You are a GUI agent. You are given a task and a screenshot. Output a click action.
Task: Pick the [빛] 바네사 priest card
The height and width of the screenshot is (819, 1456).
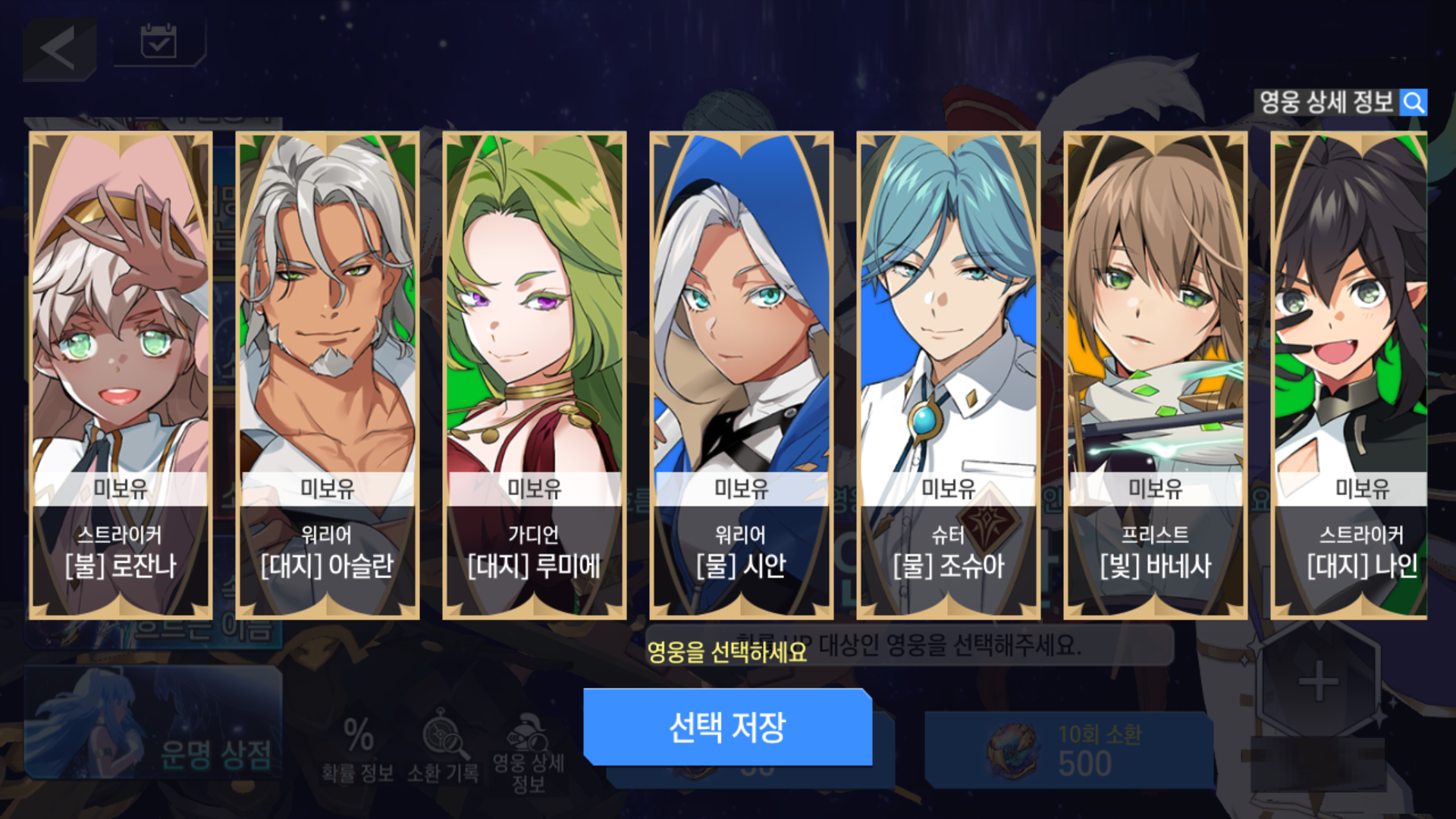1156,375
